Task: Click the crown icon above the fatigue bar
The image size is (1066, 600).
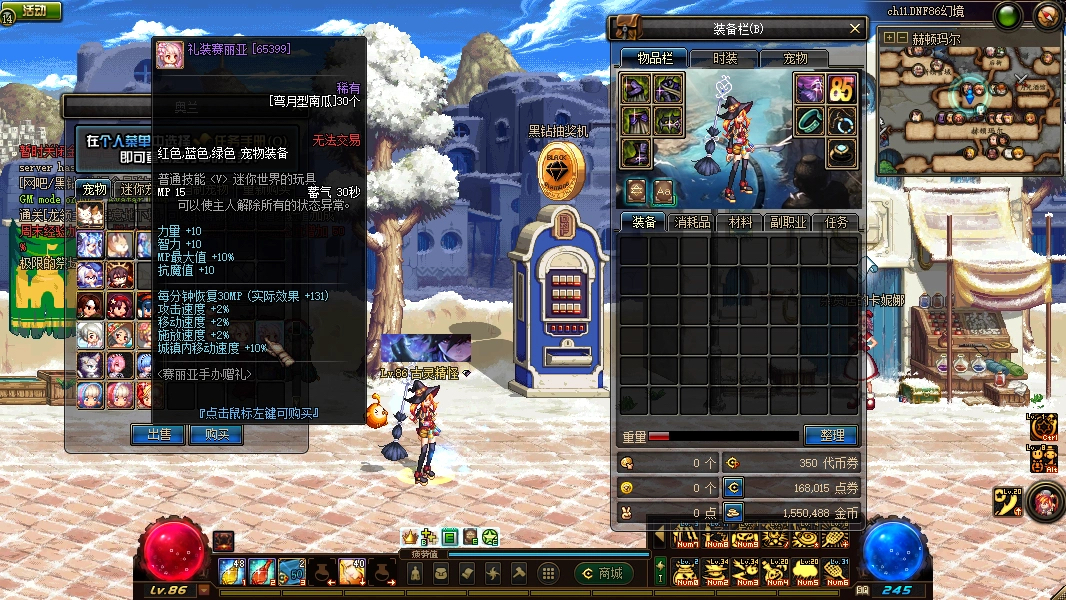Action: click(408, 538)
